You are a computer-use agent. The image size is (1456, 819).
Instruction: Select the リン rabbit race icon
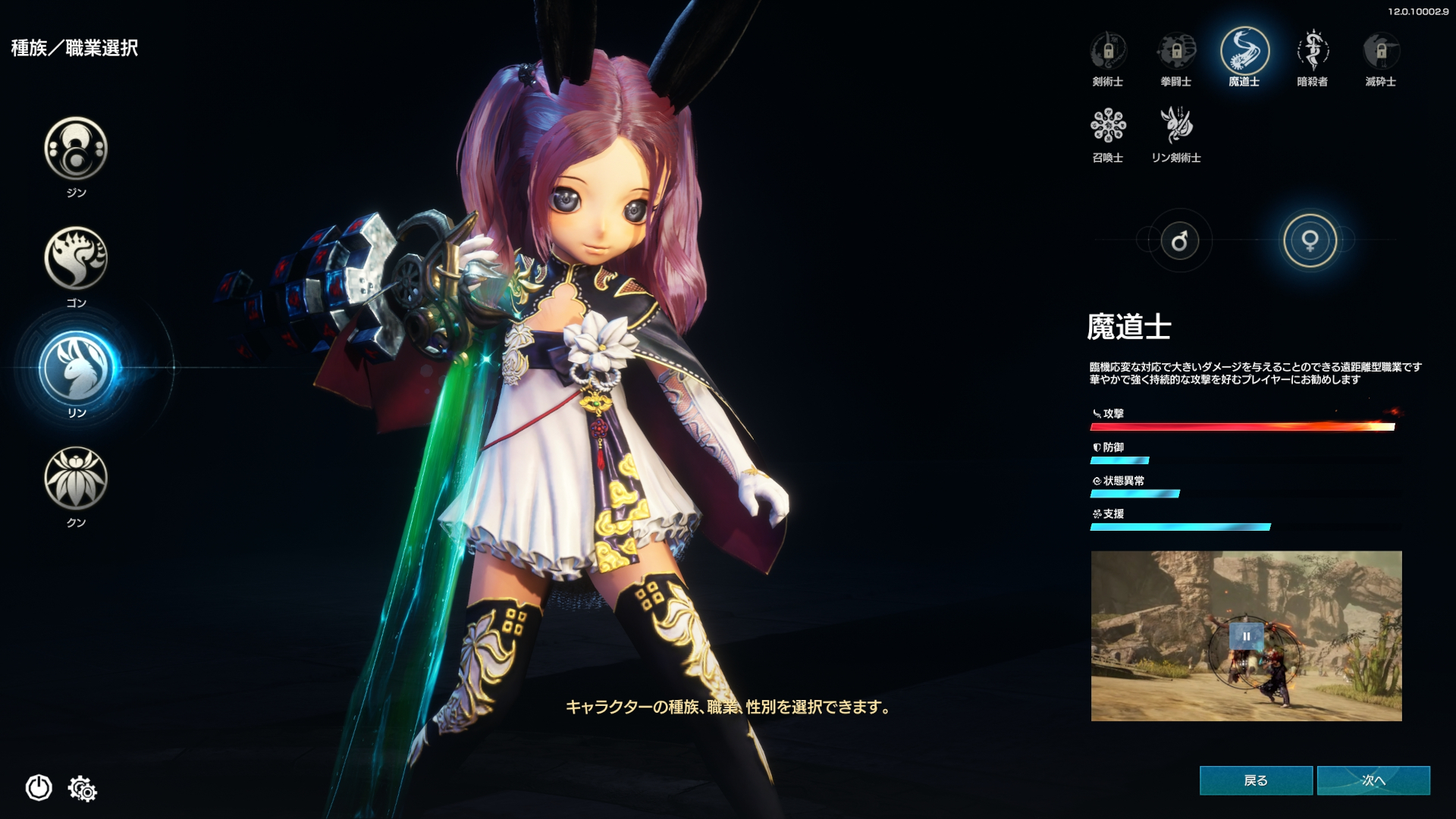pos(76,369)
